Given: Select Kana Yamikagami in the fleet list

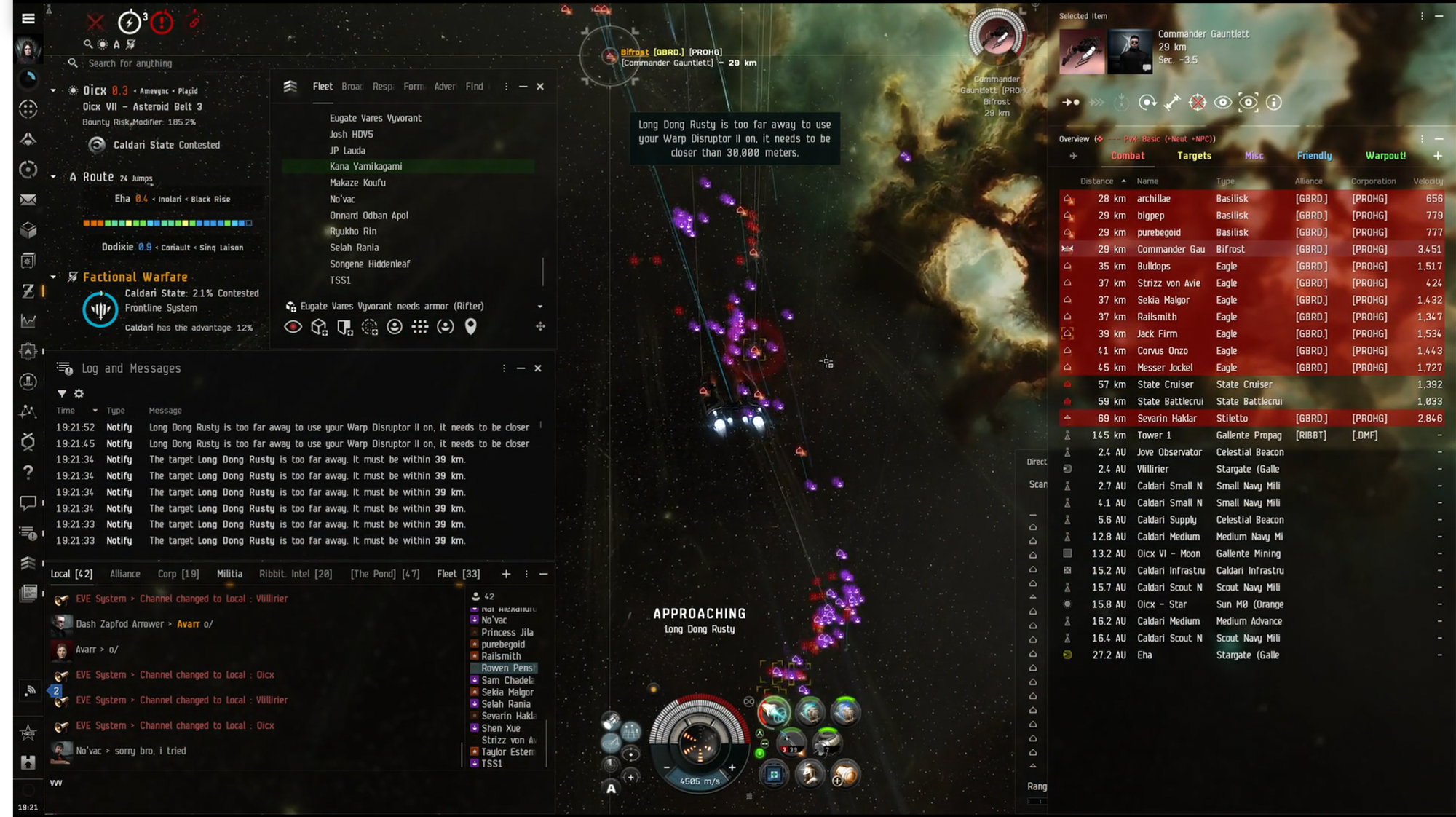Looking at the screenshot, I should (365, 167).
